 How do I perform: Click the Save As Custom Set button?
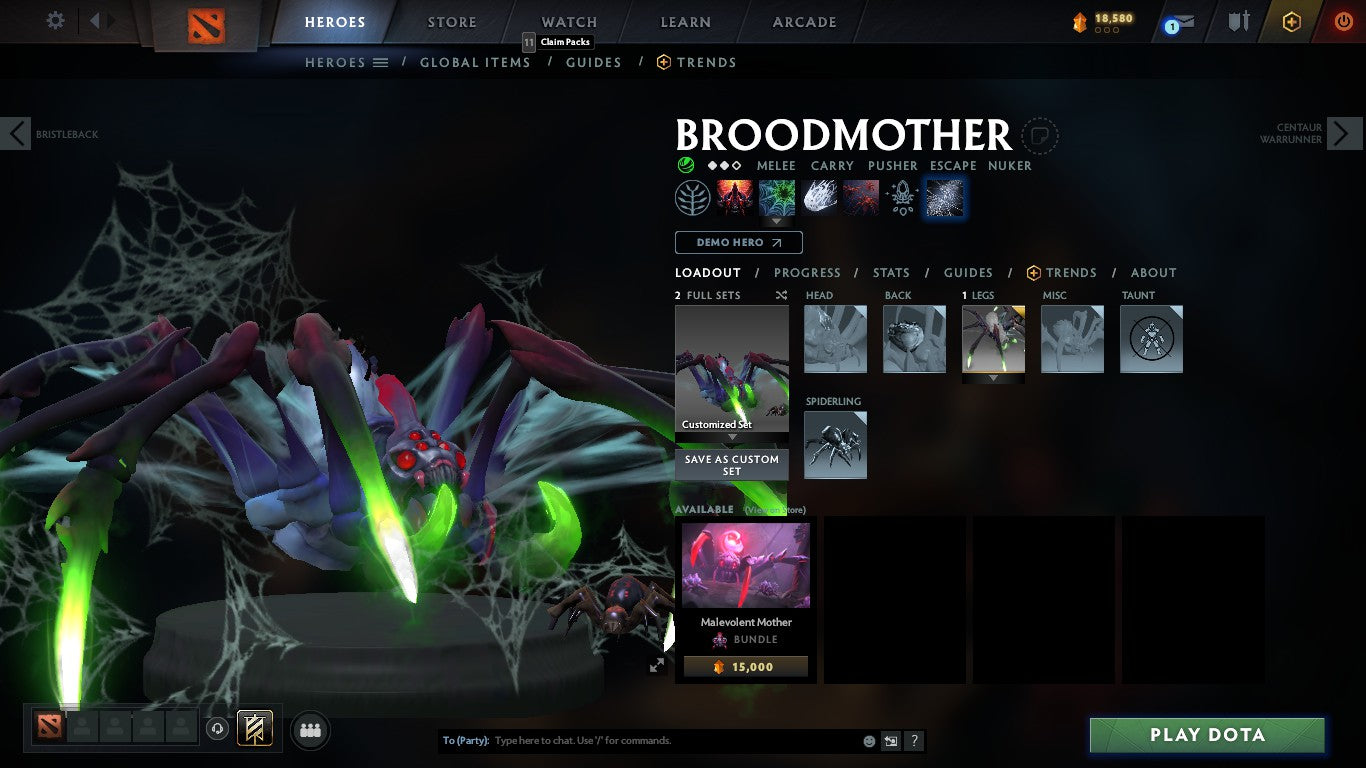pos(731,465)
